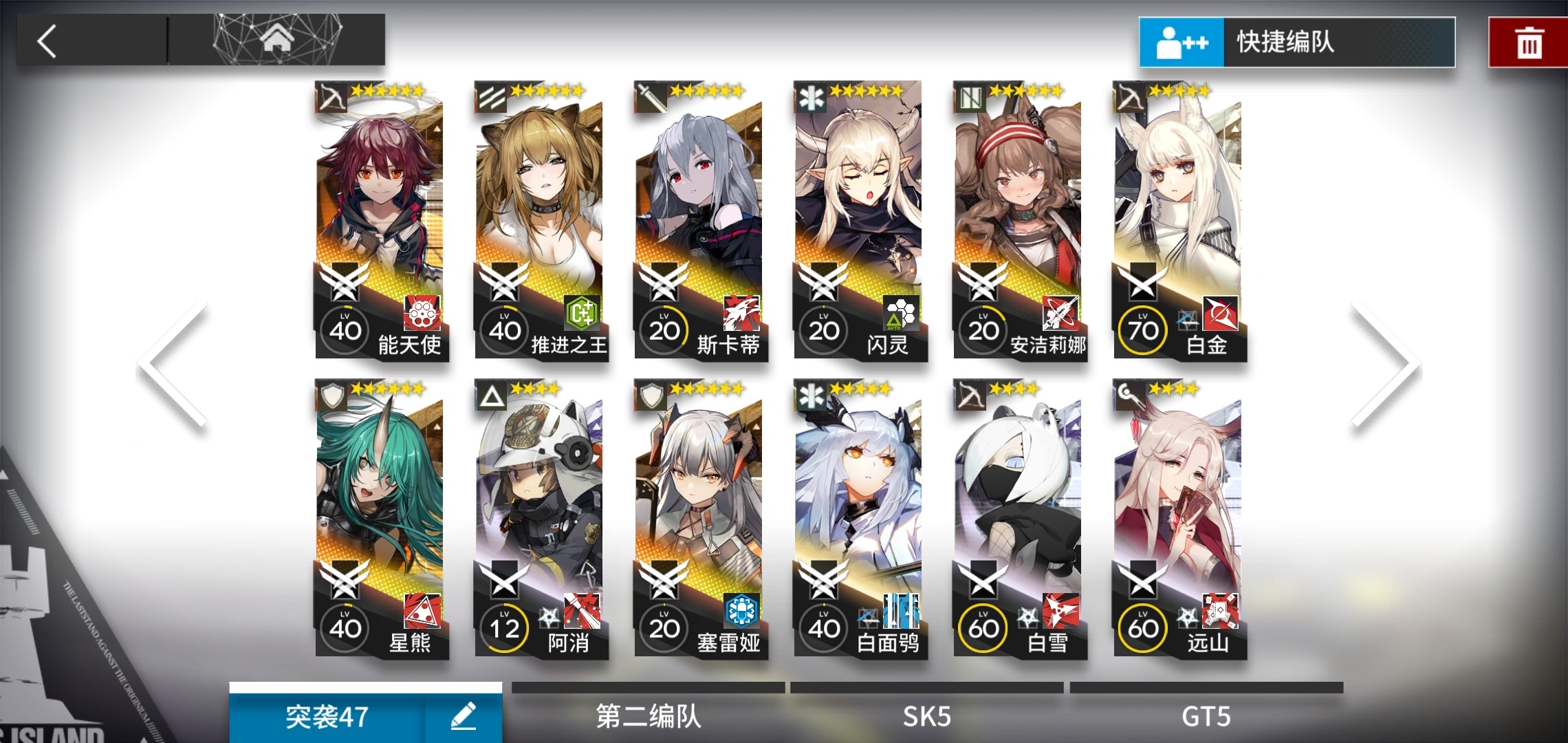The image size is (1568, 743).
Task: Pick the 闪灵 operator card
Action: (x=860, y=220)
